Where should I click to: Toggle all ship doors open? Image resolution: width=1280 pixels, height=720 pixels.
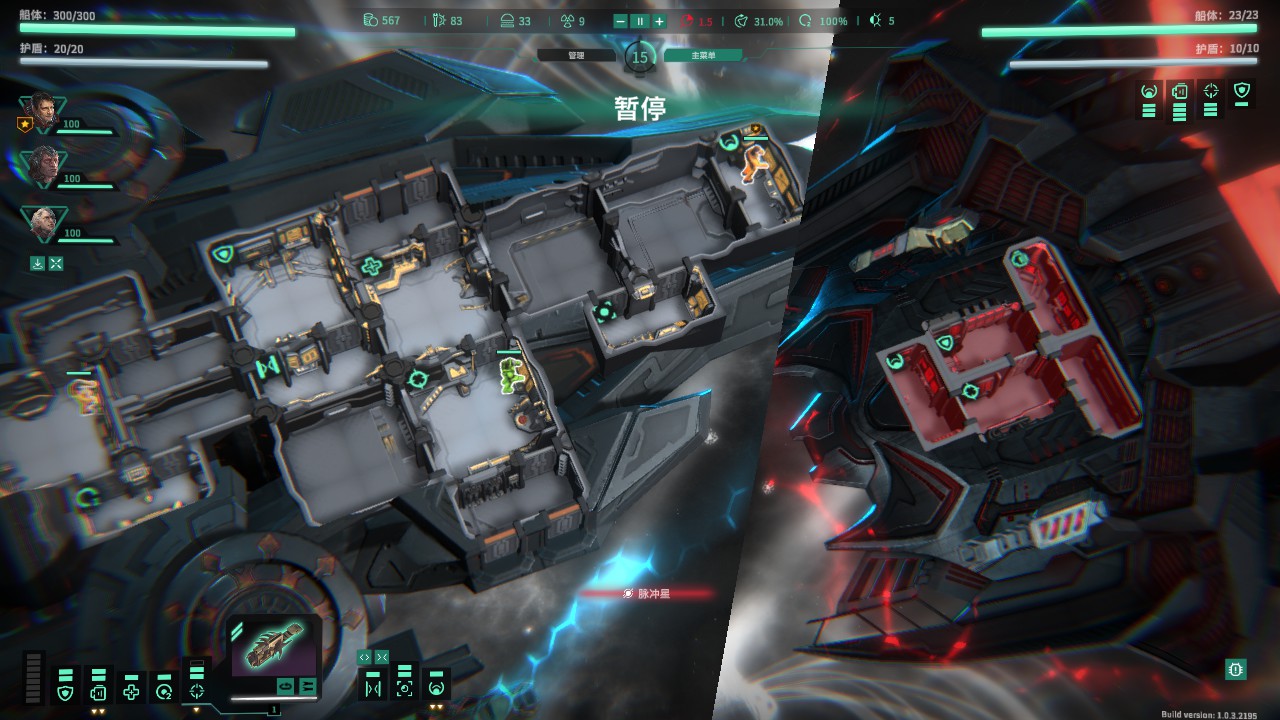pos(364,656)
